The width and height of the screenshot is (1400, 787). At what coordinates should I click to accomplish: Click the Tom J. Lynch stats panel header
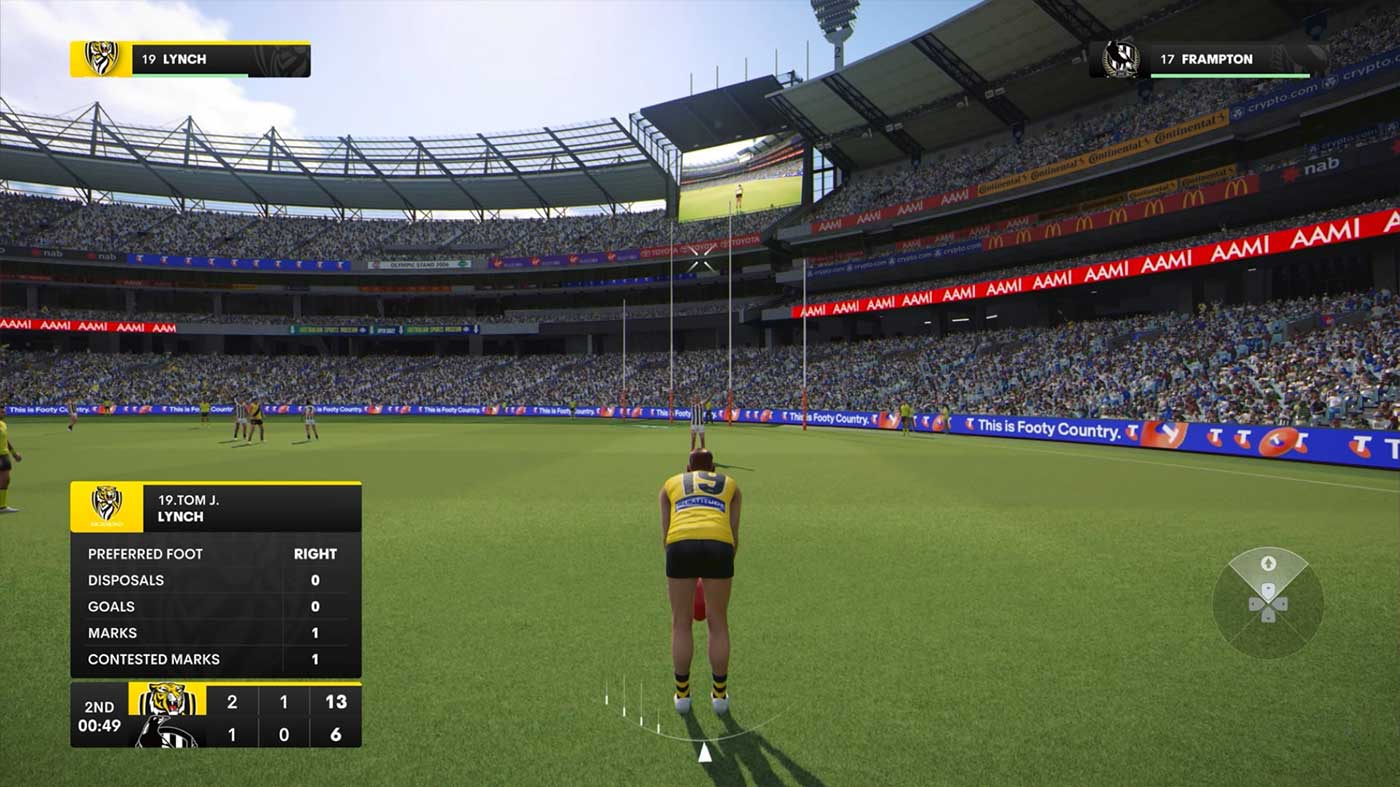pyautogui.click(x=215, y=507)
